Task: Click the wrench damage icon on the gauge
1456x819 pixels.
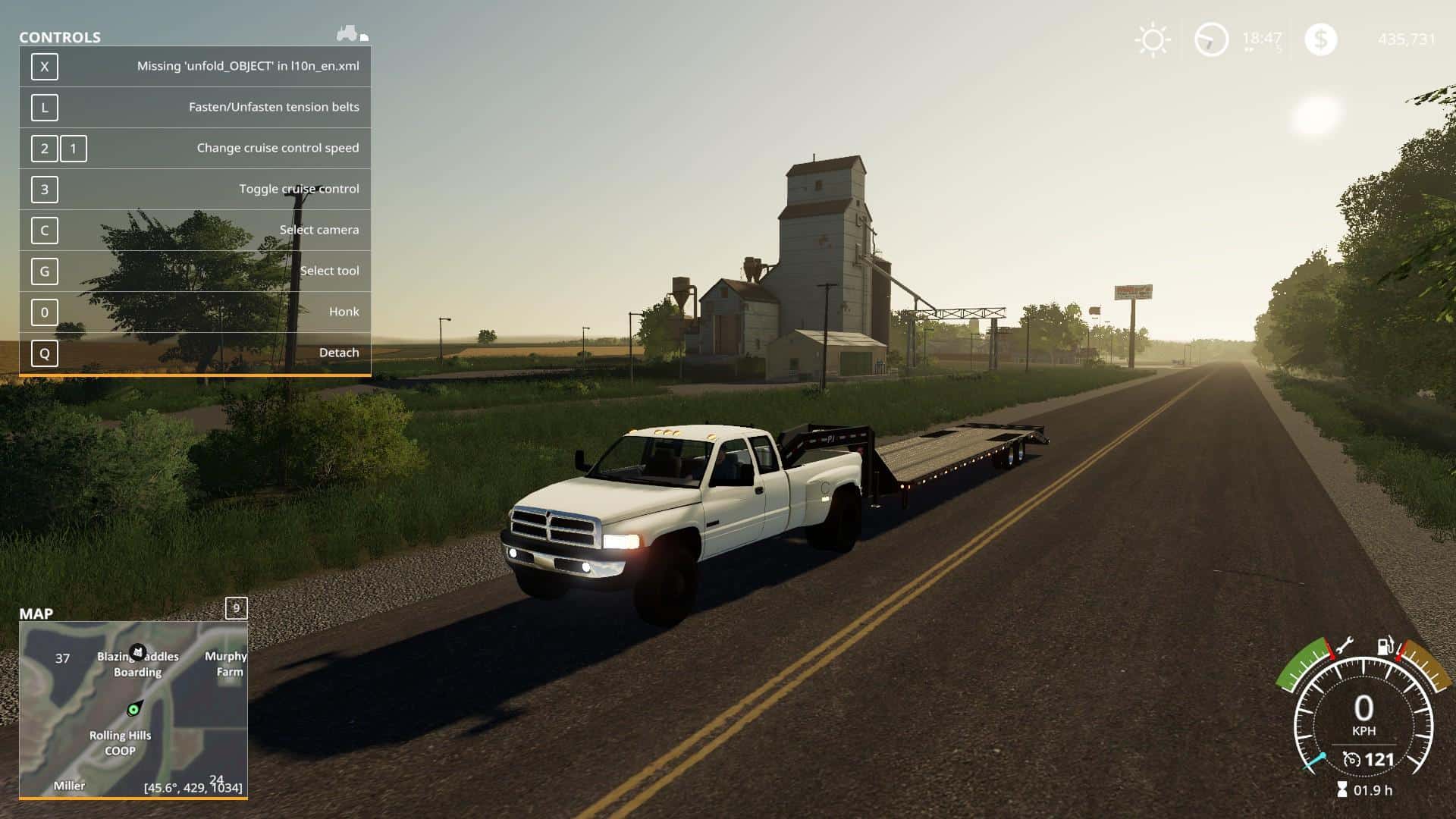Action: pos(1344,647)
